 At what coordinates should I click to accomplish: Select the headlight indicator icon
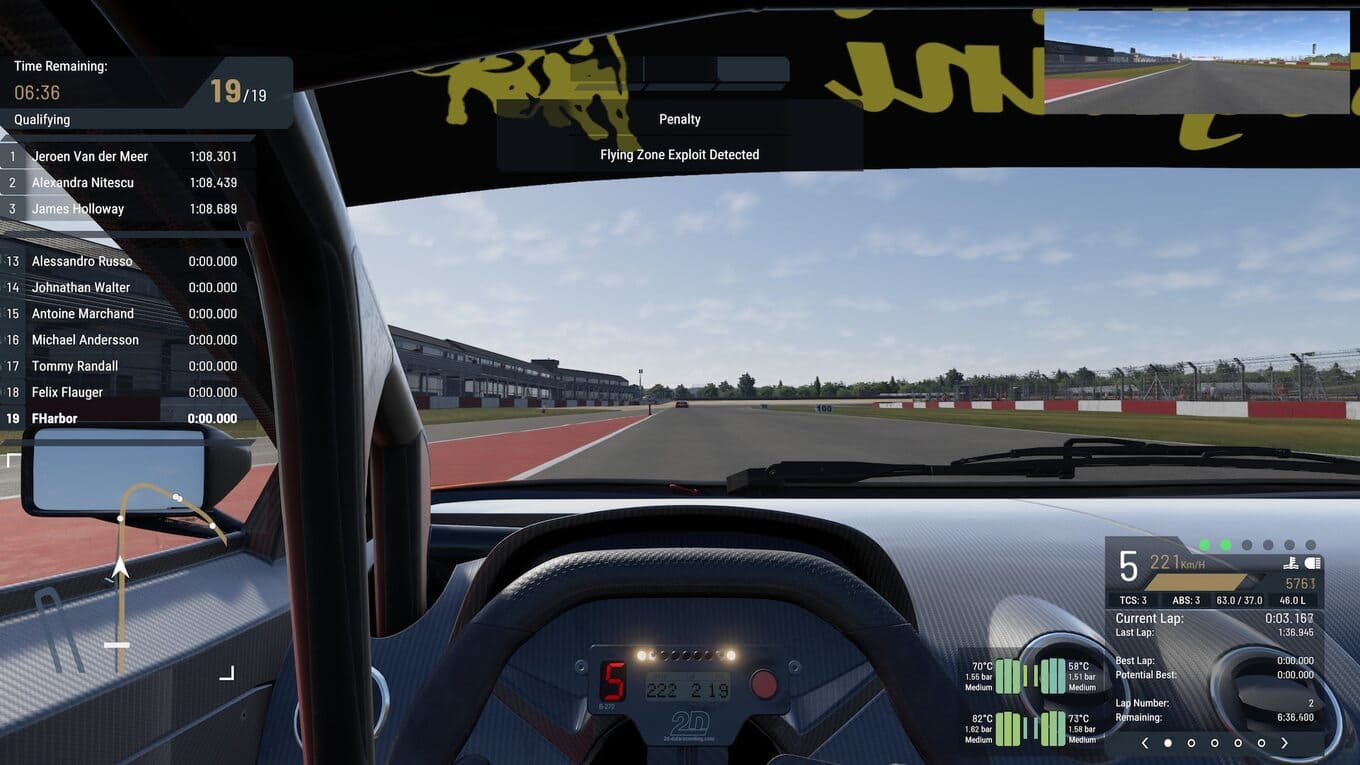1313,563
